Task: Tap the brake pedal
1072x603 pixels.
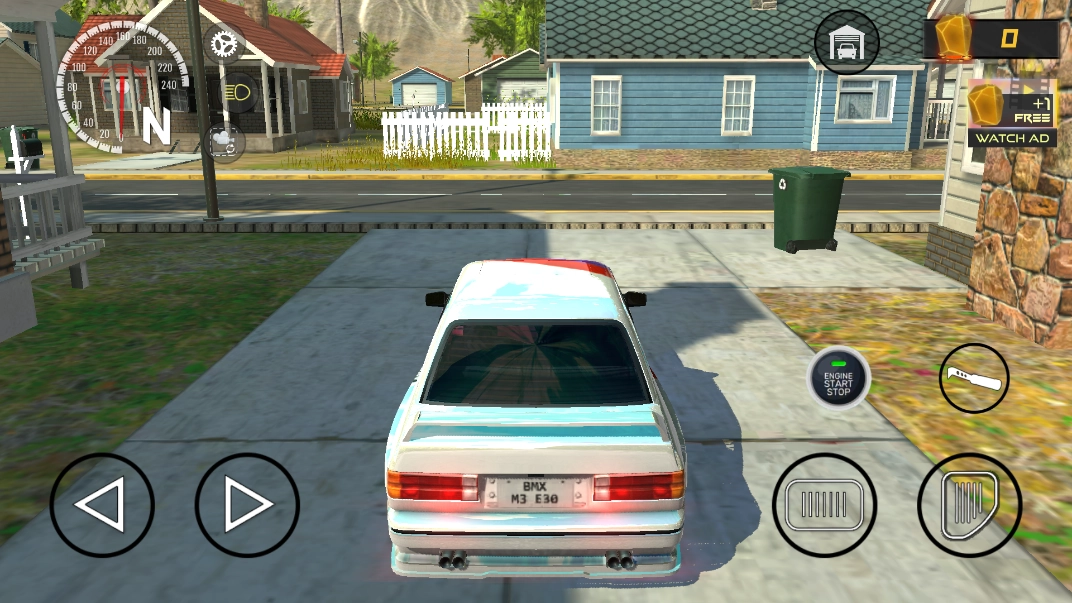Action: (x=824, y=505)
